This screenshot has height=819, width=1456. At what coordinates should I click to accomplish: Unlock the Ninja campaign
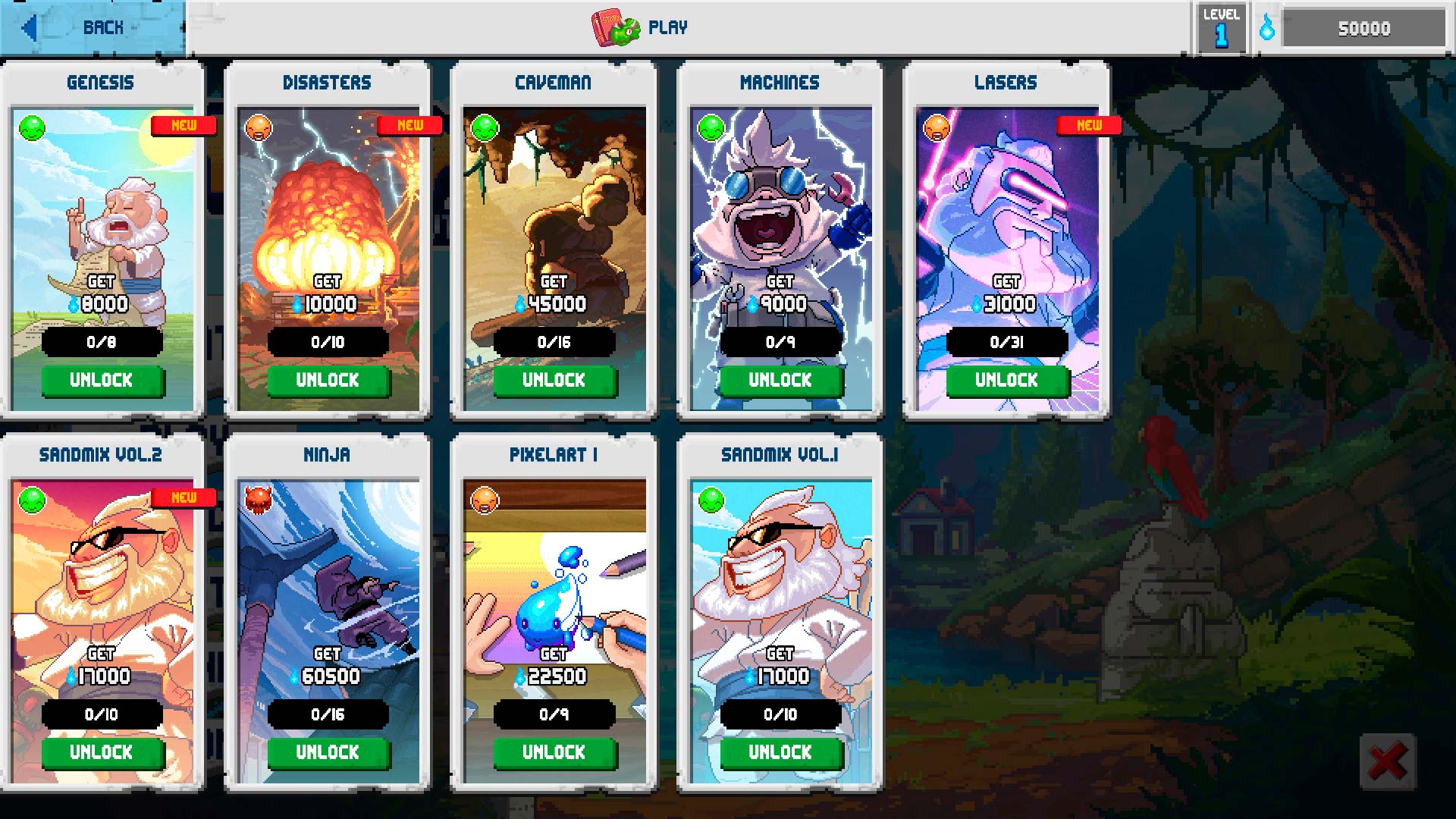click(x=328, y=752)
